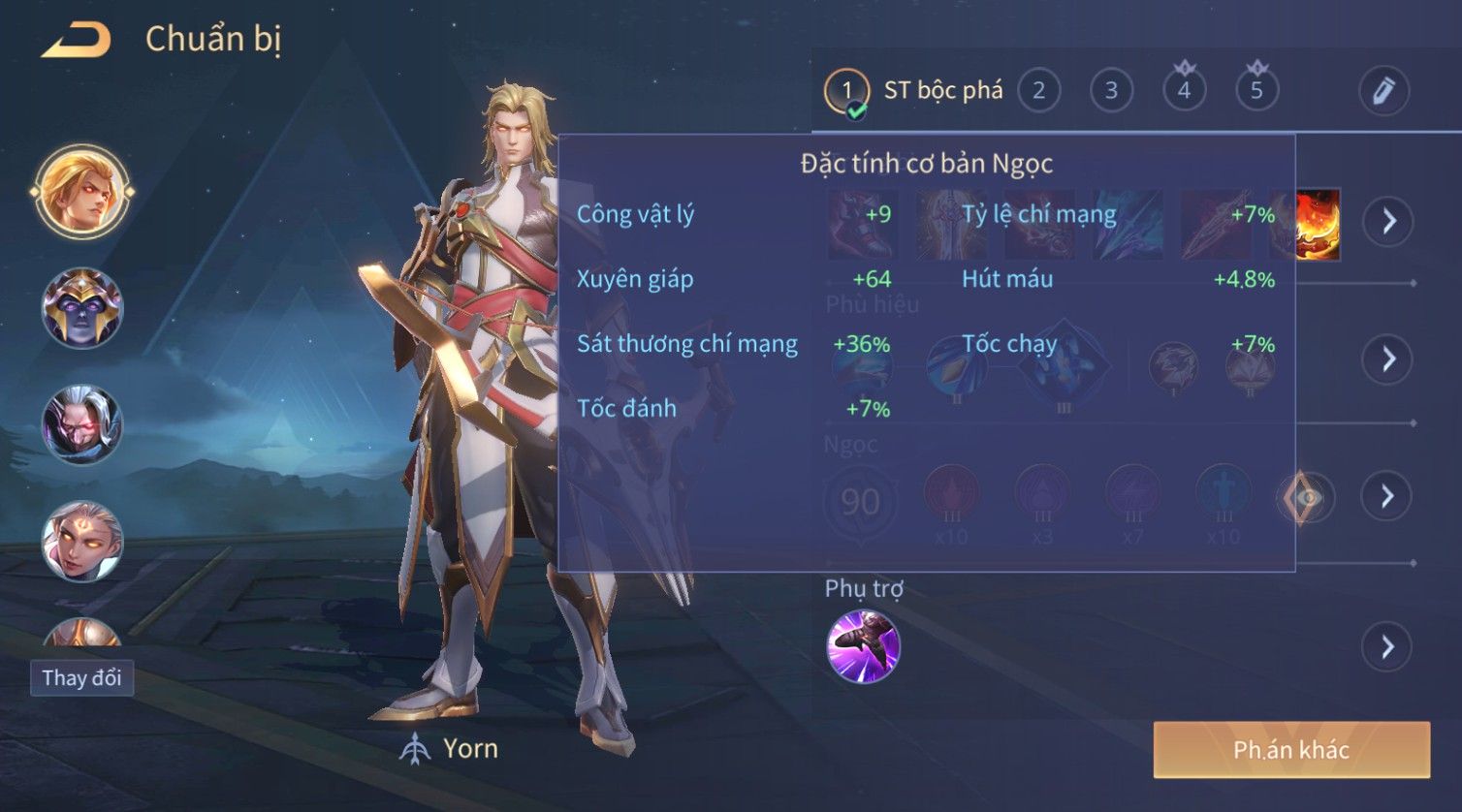This screenshot has width=1462, height=812.
Task: Switch to preset slot 1 ST bộc phá
Action: tap(846, 91)
